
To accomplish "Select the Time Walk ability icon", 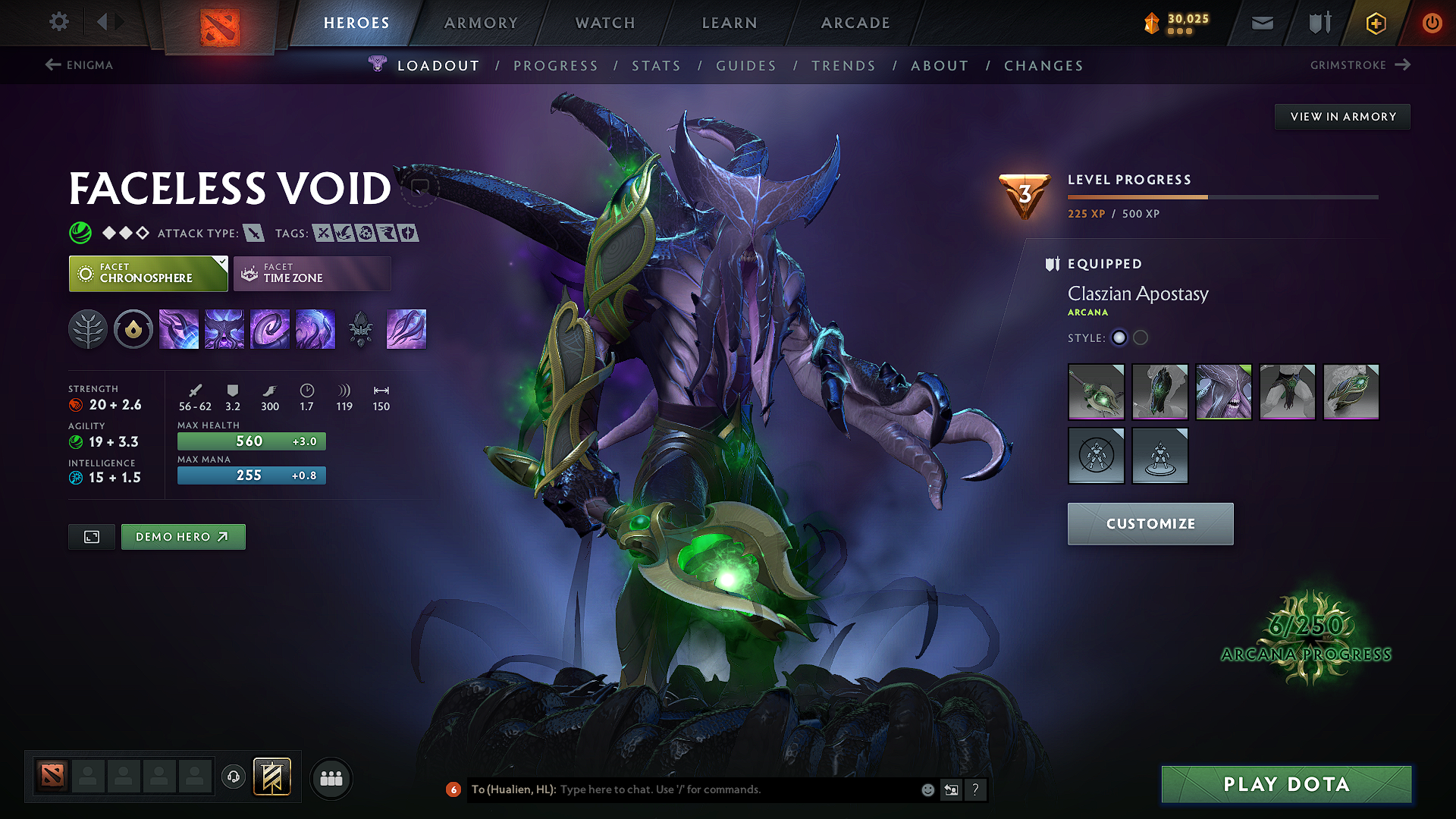I will [178, 328].
